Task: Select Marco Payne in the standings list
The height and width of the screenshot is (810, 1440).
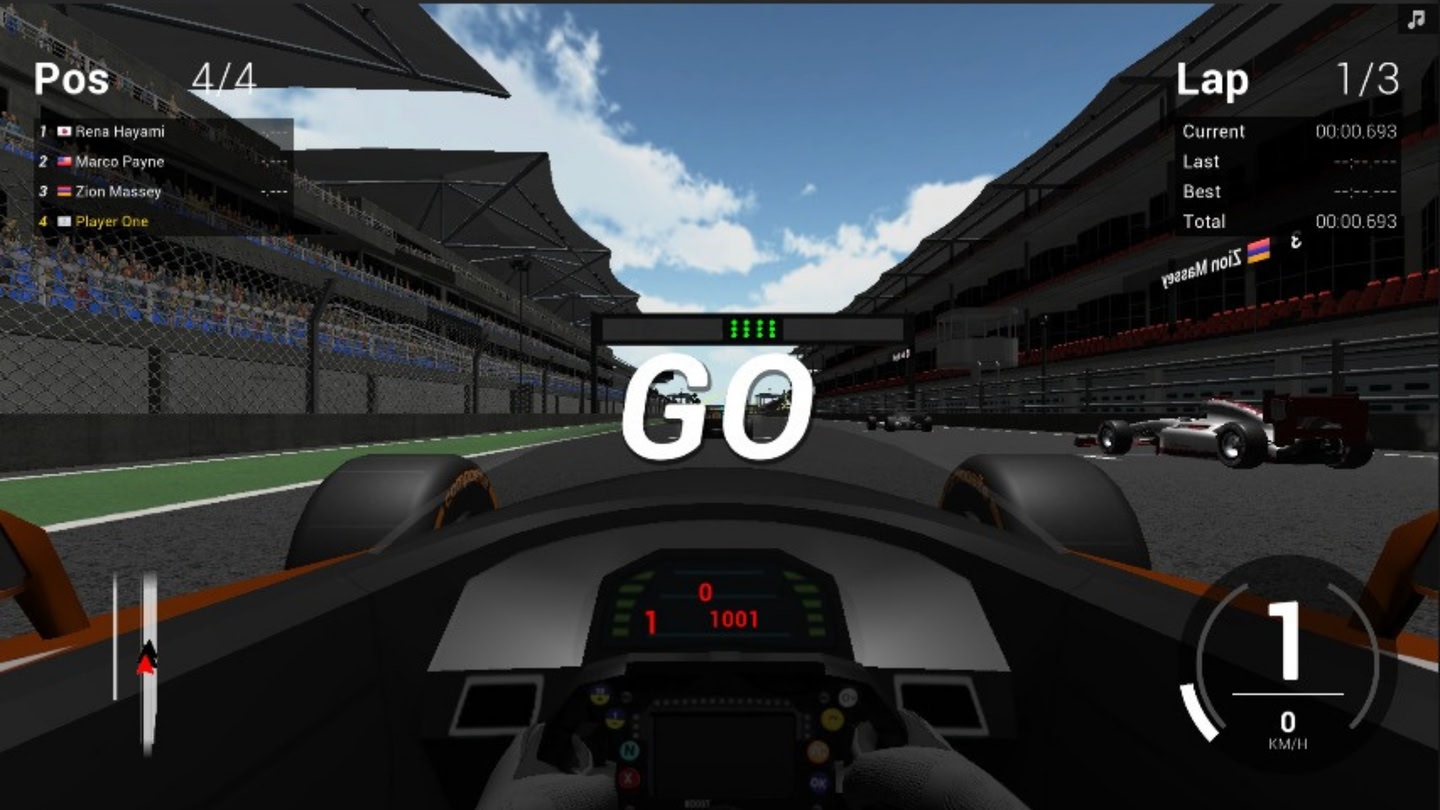Action: [120, 161]
